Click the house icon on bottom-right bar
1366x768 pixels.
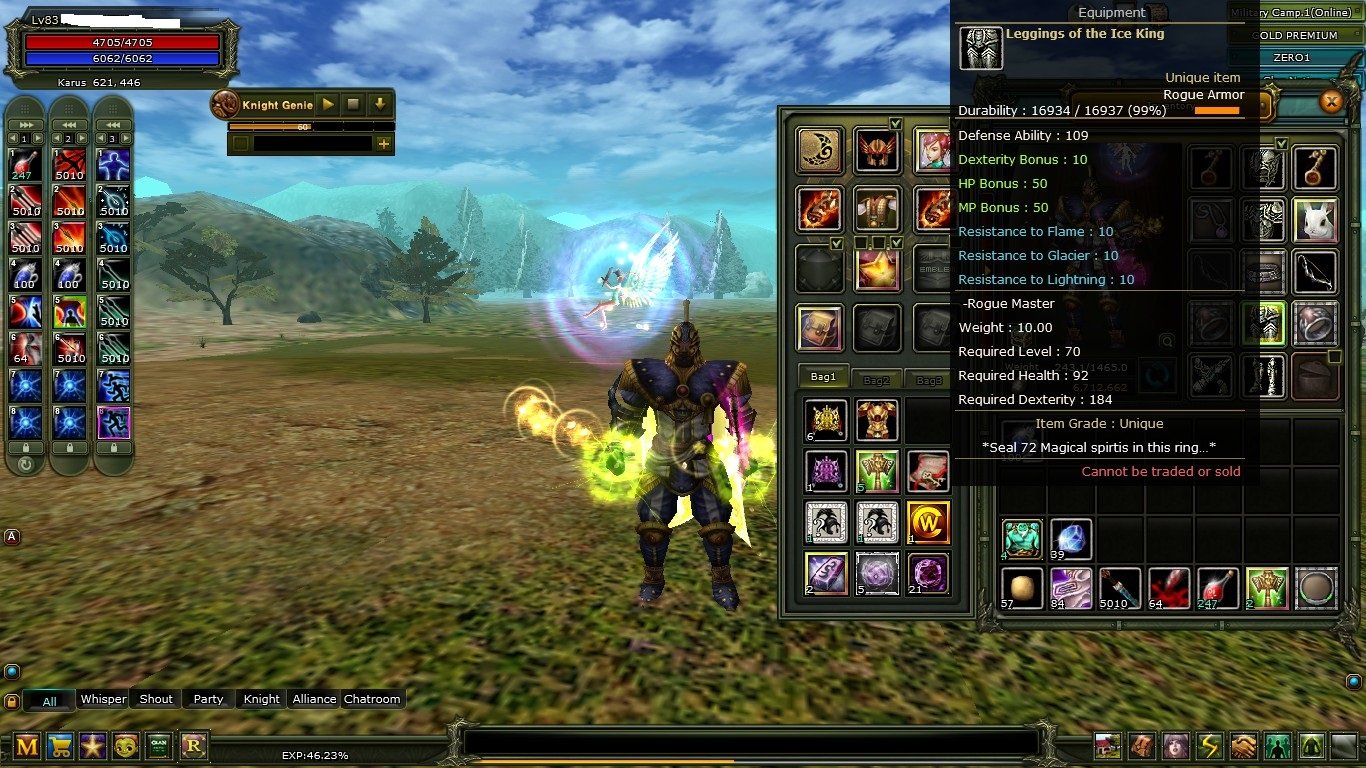click(x=1107, y=747)
